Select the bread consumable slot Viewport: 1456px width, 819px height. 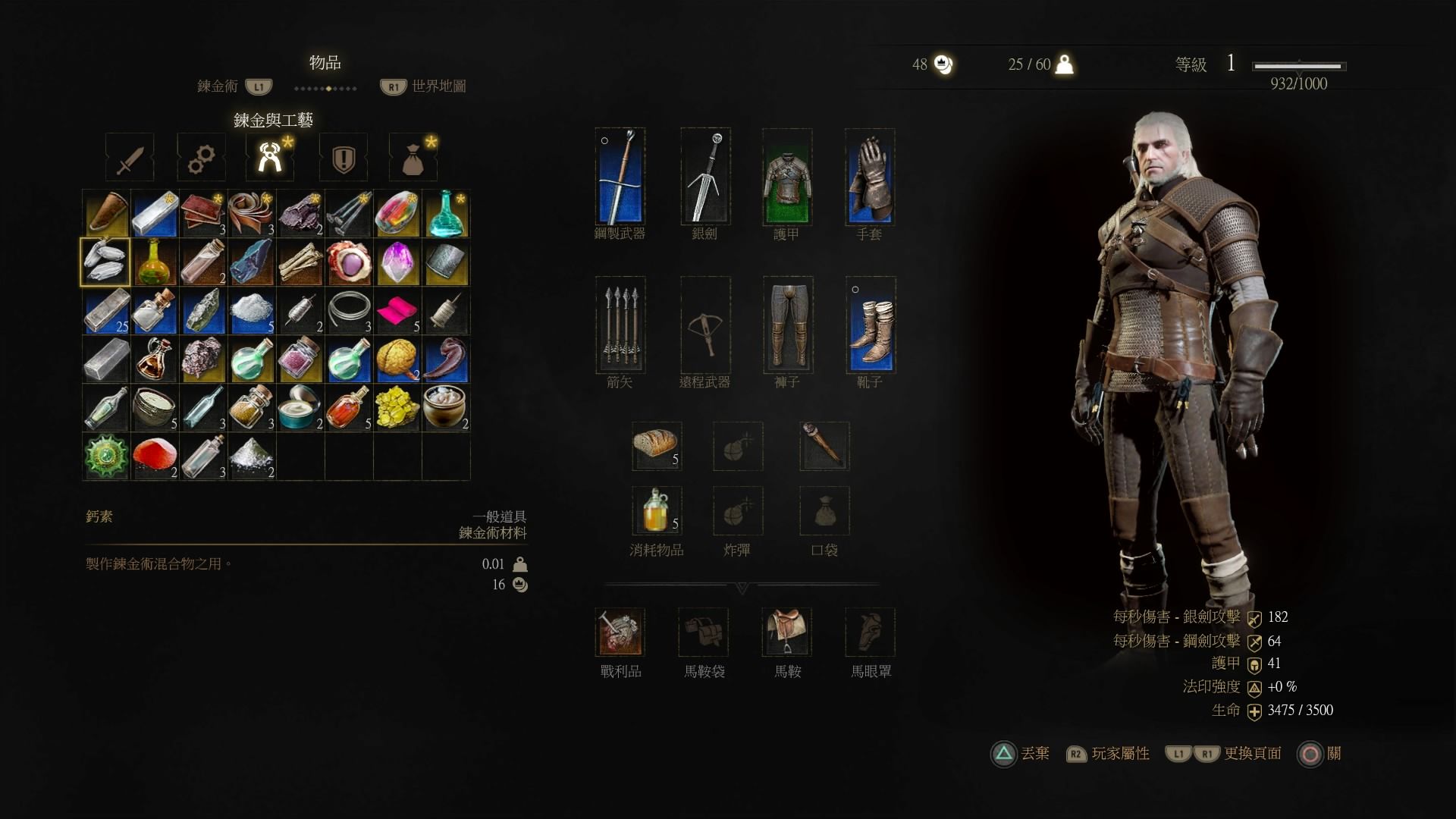click(657, 446)
